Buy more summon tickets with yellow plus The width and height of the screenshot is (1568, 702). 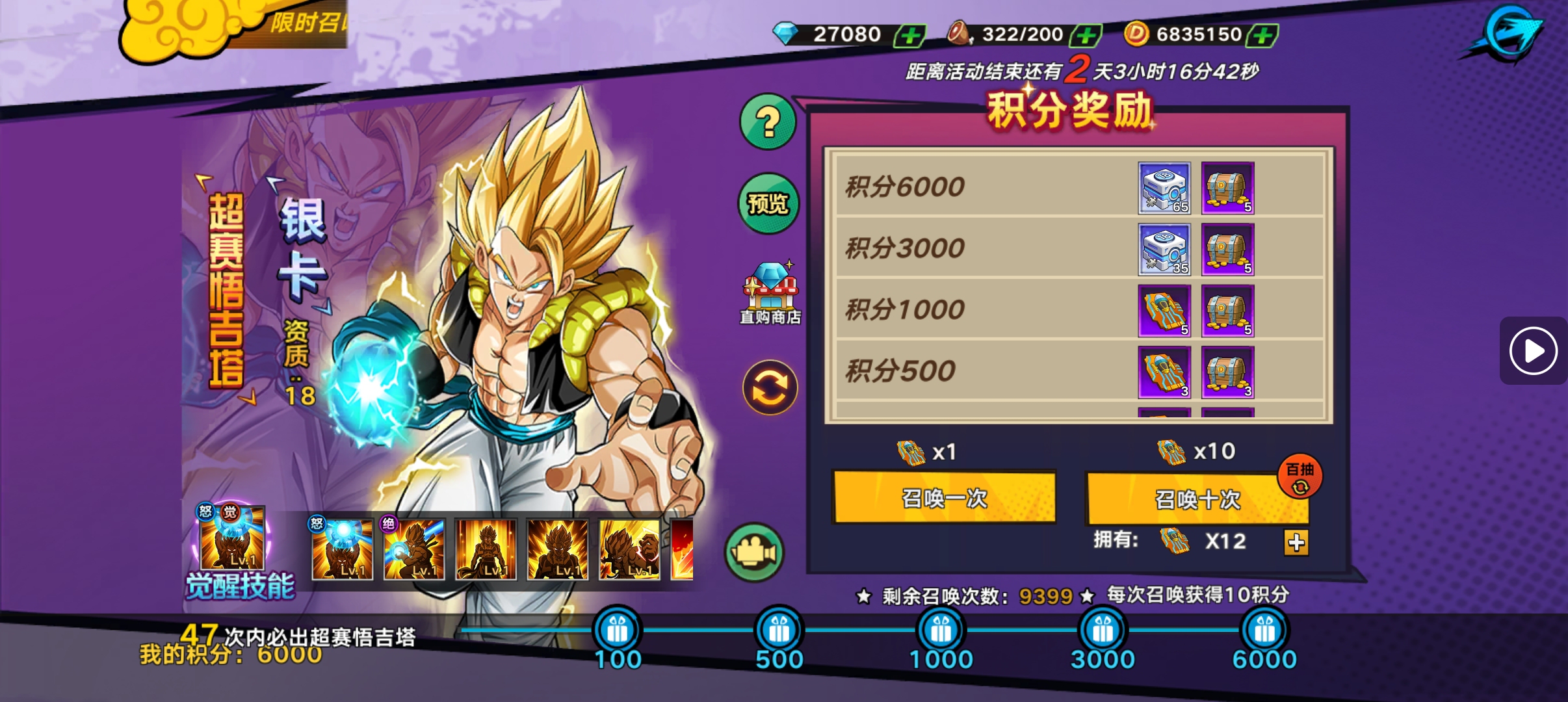click(1296, 542)
